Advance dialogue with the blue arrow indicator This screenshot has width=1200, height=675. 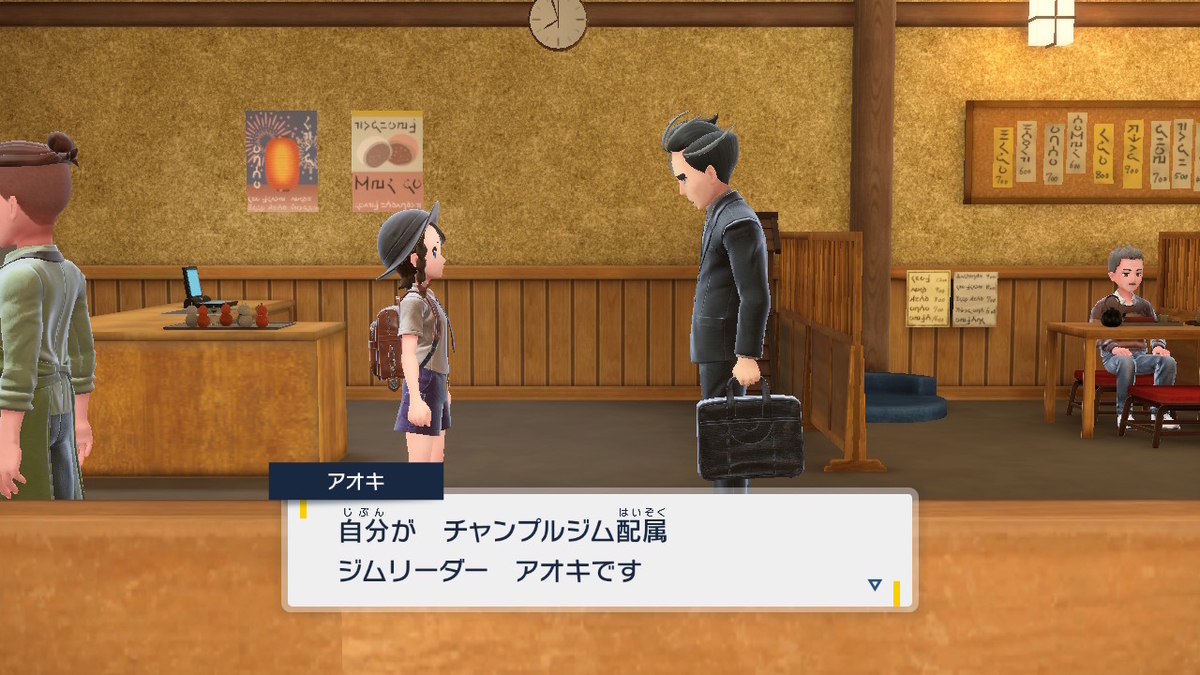(x=875, y=585)
